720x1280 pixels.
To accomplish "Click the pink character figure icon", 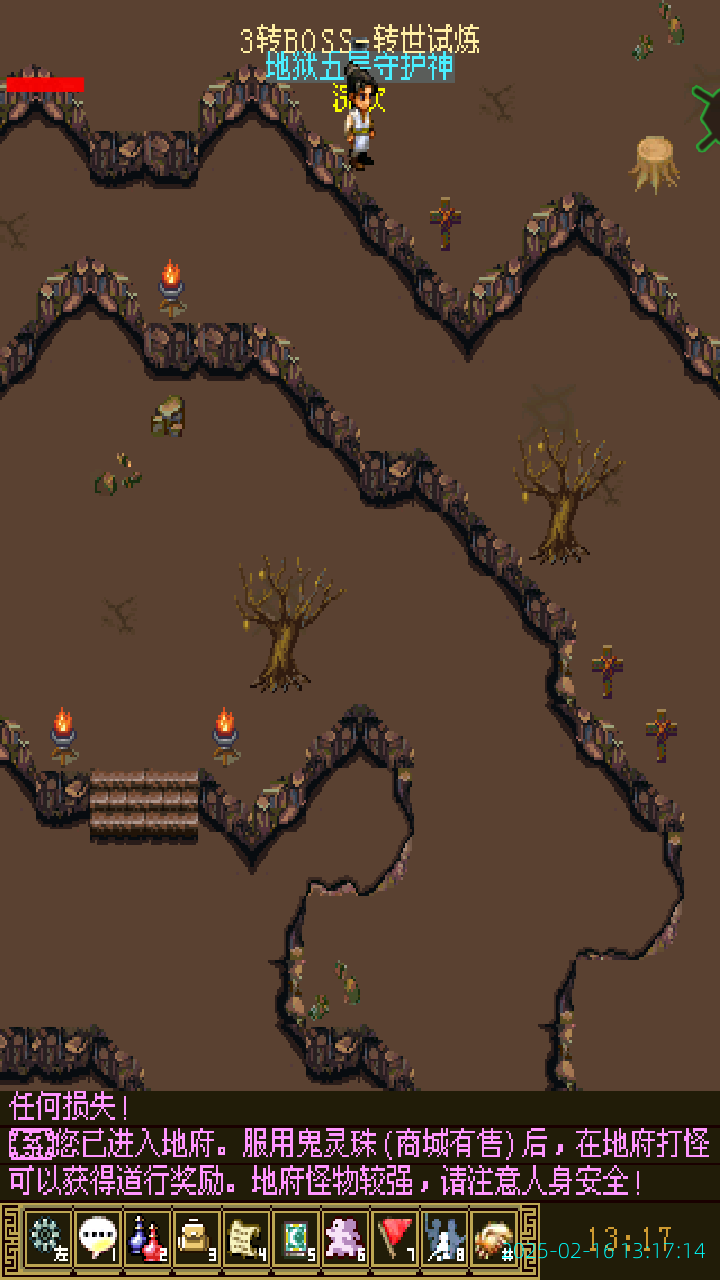I will tap(346, 1238).
